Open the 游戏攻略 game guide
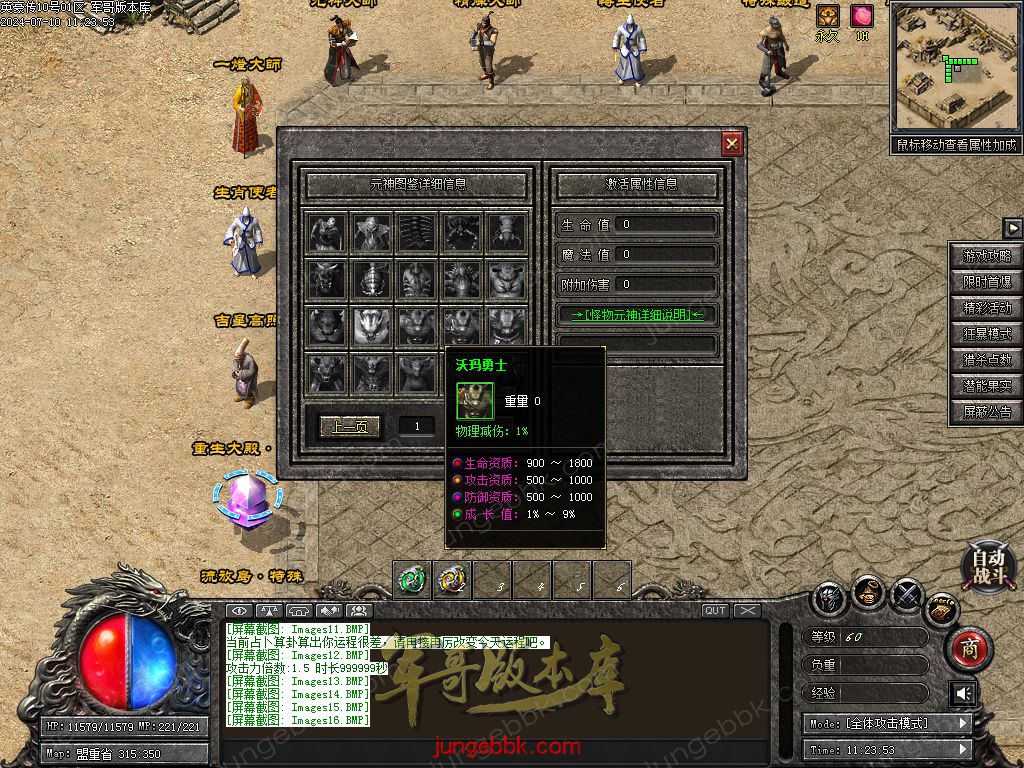 [x=987, y=256]
